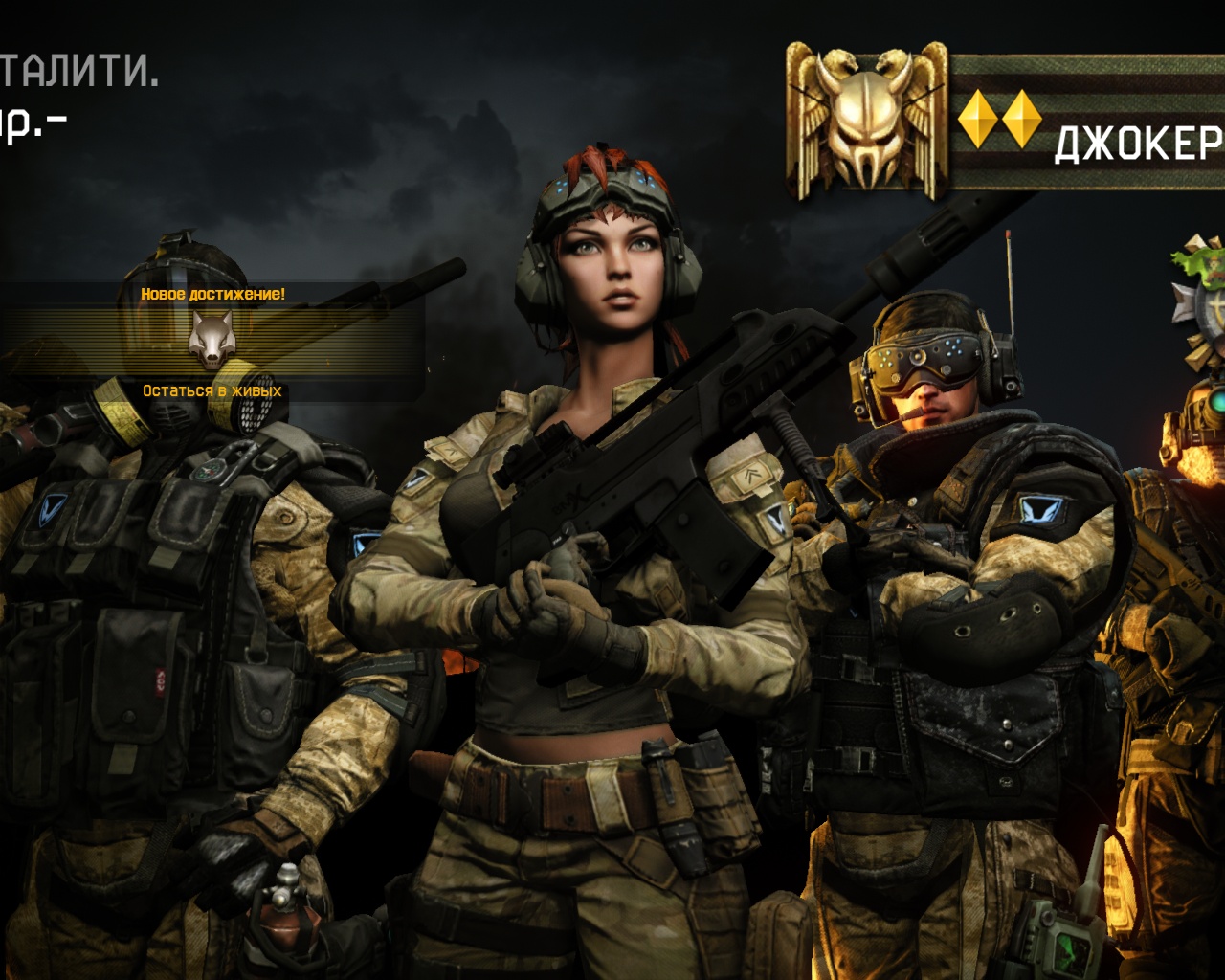Click the wolf head achievement icon
The image size is (1225, 980).
click(x=212, y=340)
